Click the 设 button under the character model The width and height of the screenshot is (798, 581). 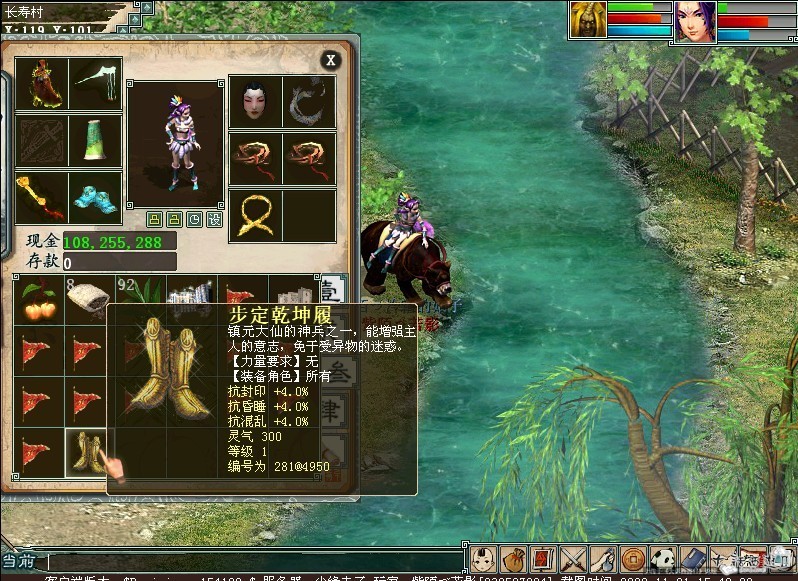pyautogui.click(x=214, y=219)
